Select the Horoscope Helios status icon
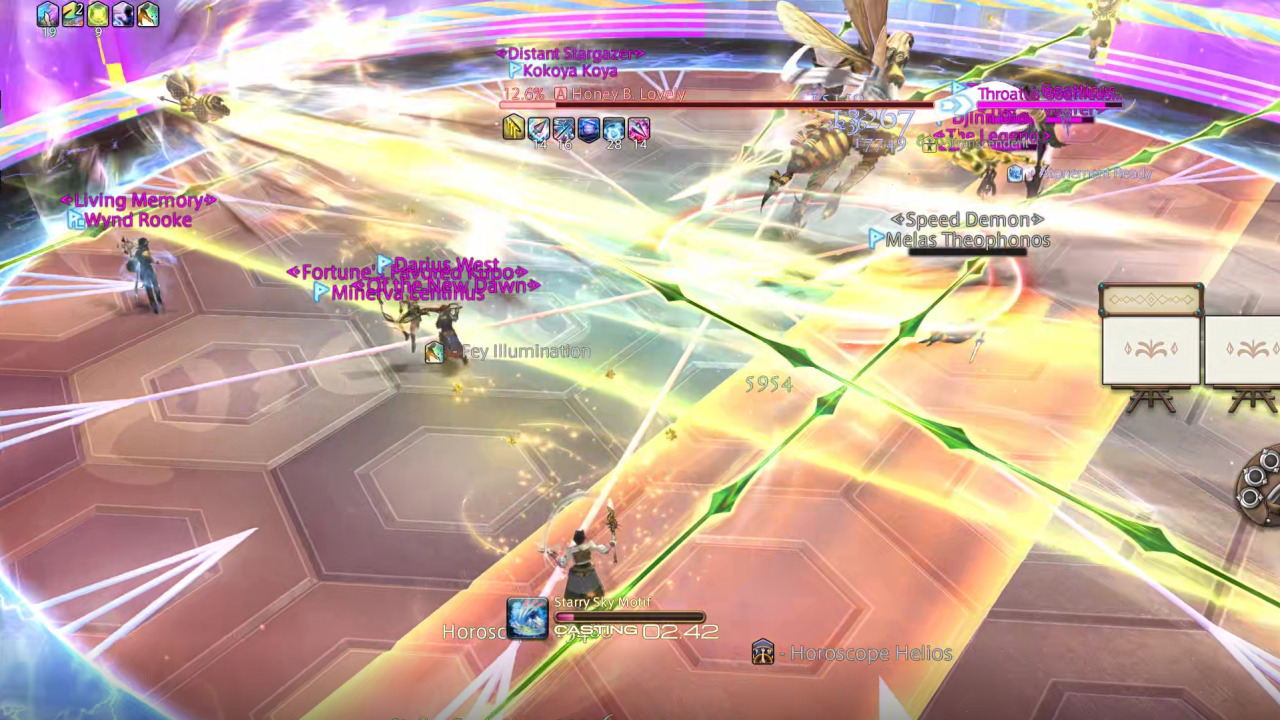 tap(764, 653)
